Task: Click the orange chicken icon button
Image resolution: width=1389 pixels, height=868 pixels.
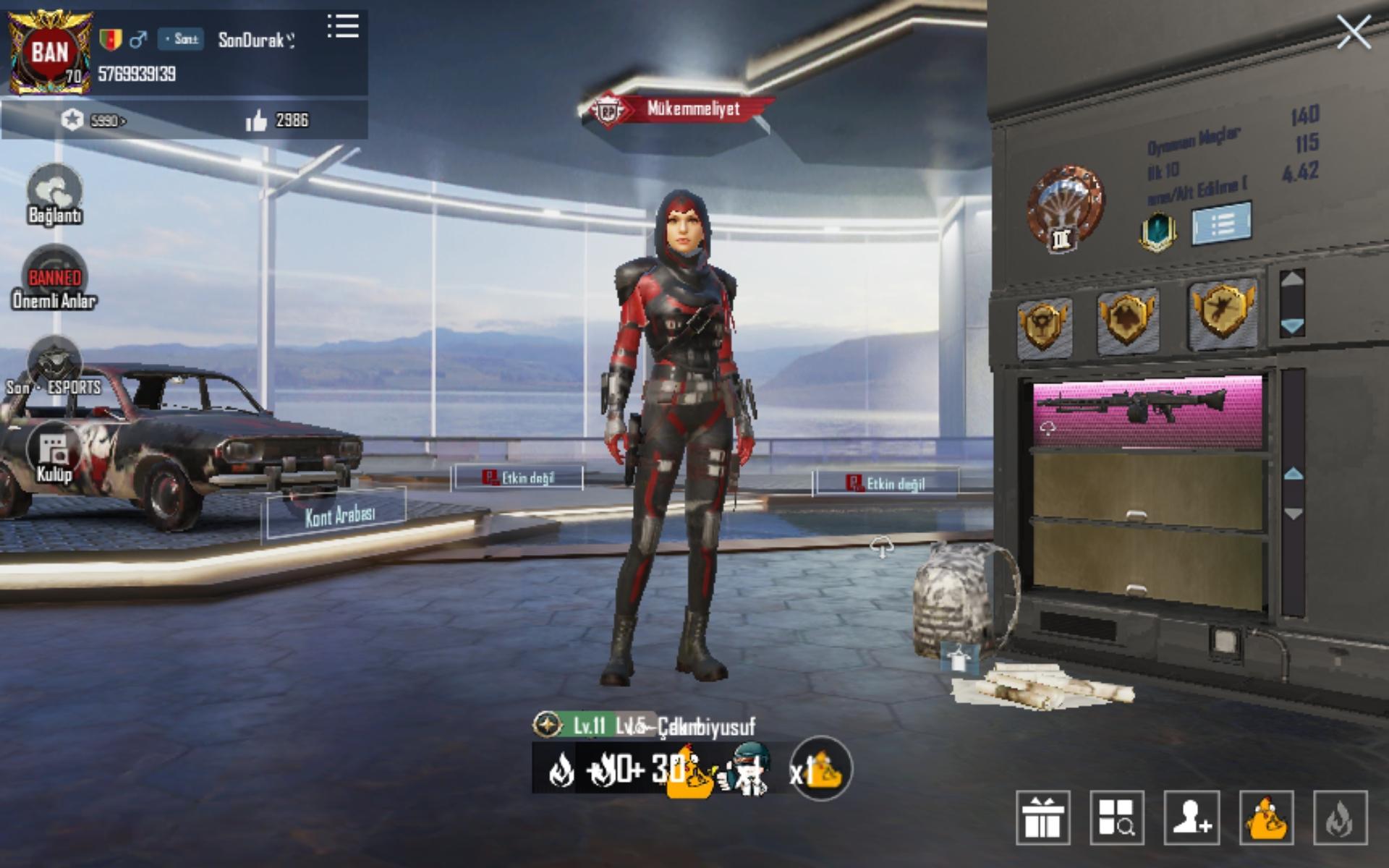Action: 1266,818
